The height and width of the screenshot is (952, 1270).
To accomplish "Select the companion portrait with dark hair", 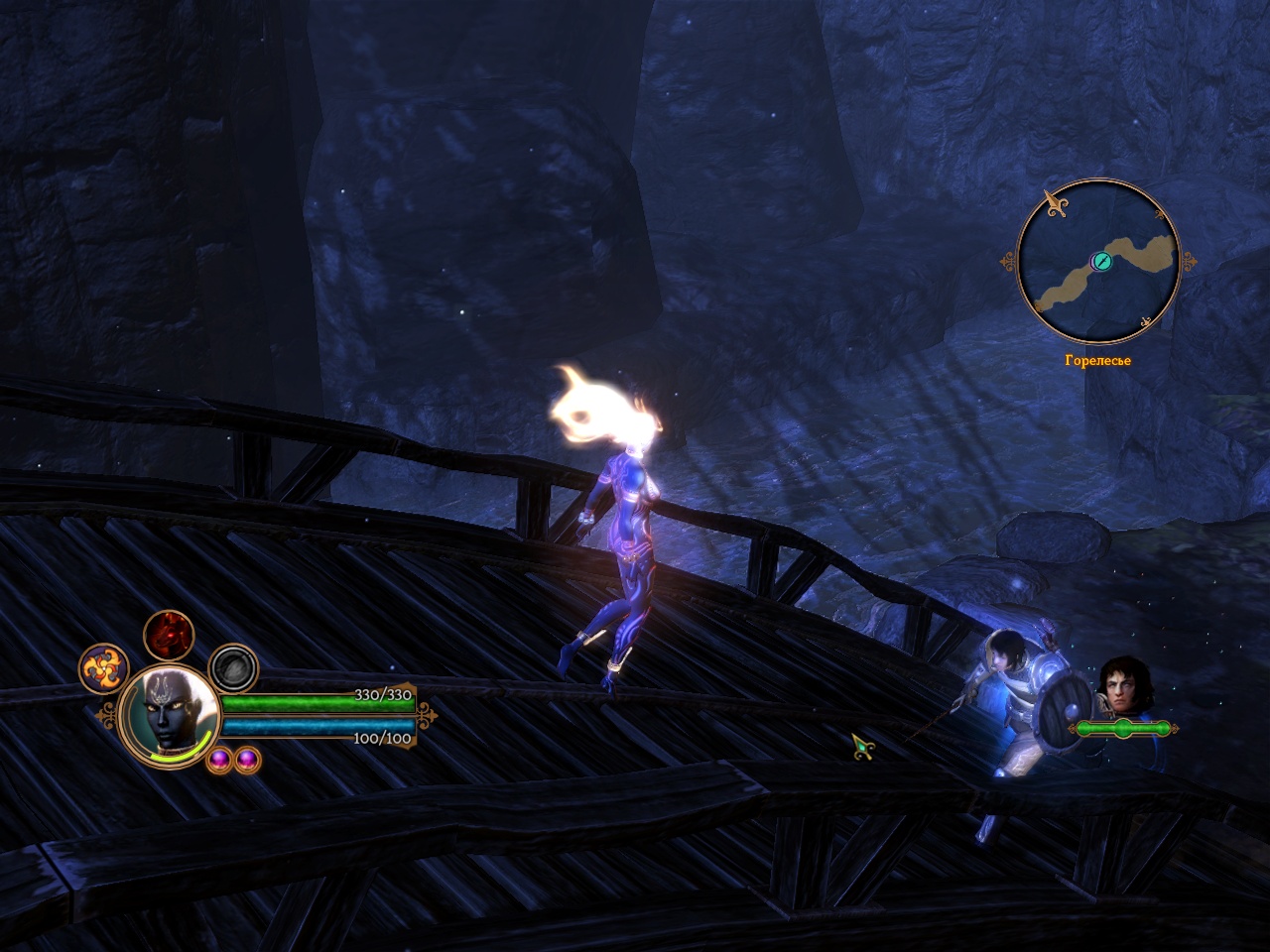I will click(x=1120, y=685).
